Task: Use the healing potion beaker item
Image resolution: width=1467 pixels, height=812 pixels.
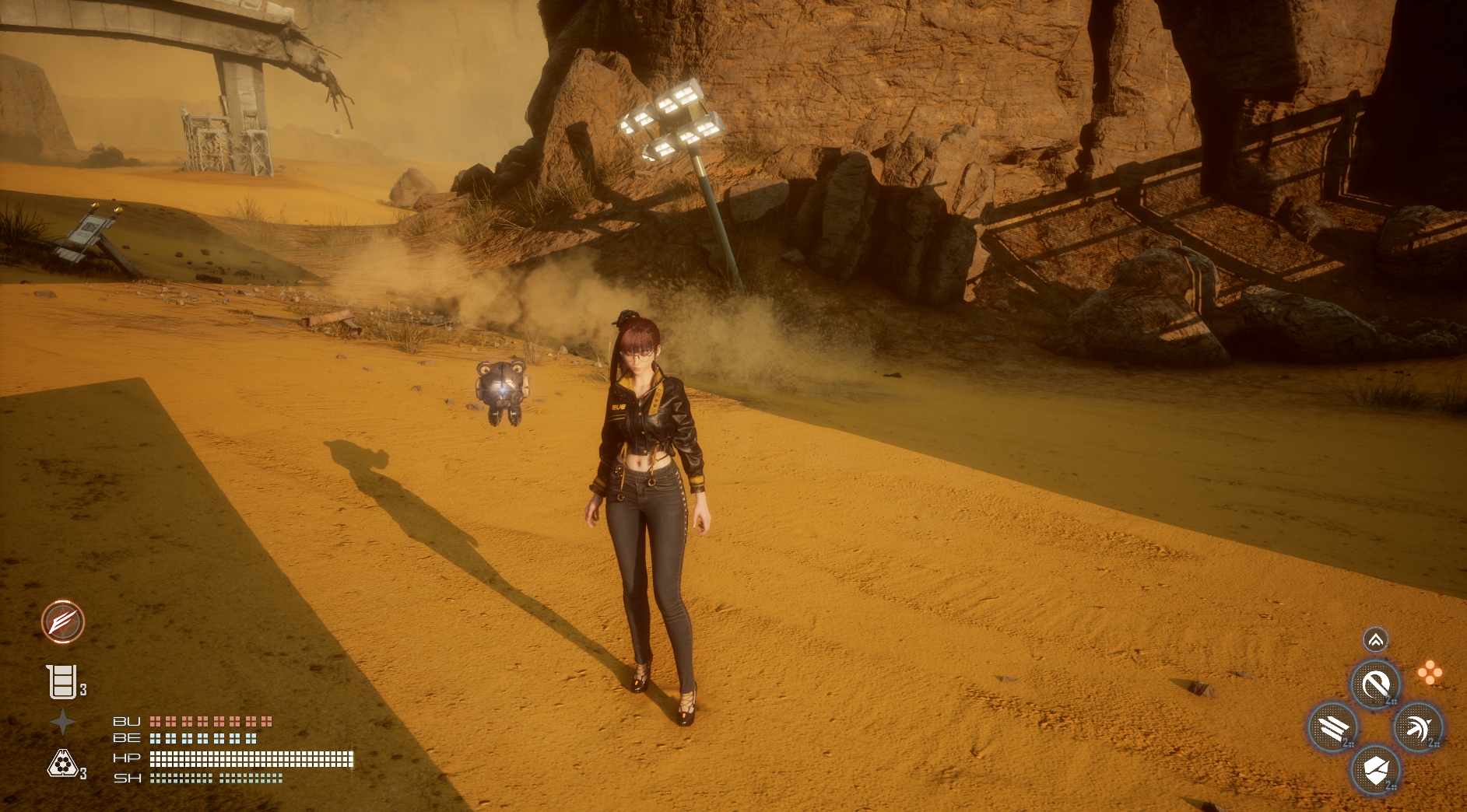Action: click(x=61, y=682)
